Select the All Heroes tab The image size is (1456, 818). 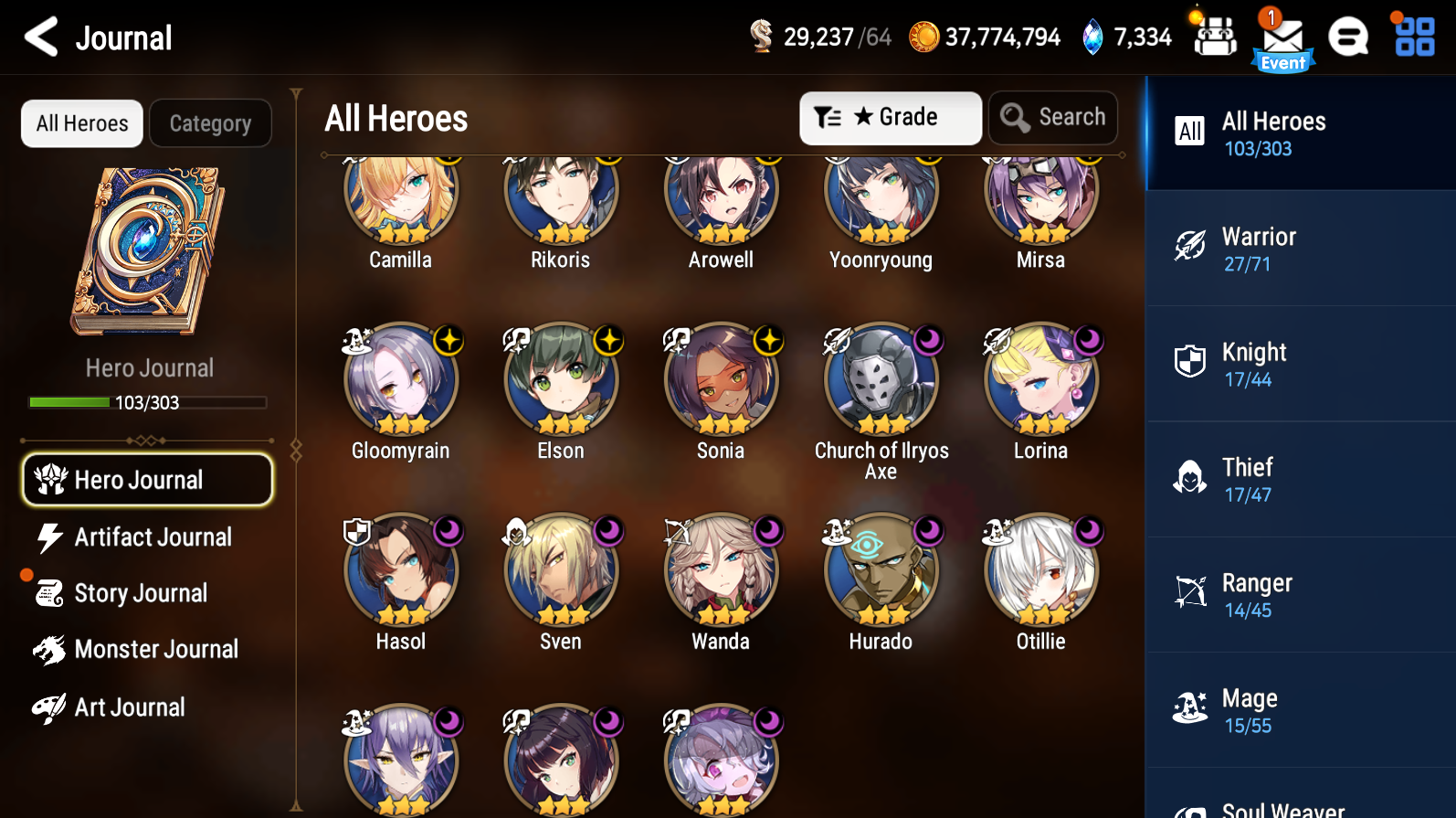pos(81,122)
